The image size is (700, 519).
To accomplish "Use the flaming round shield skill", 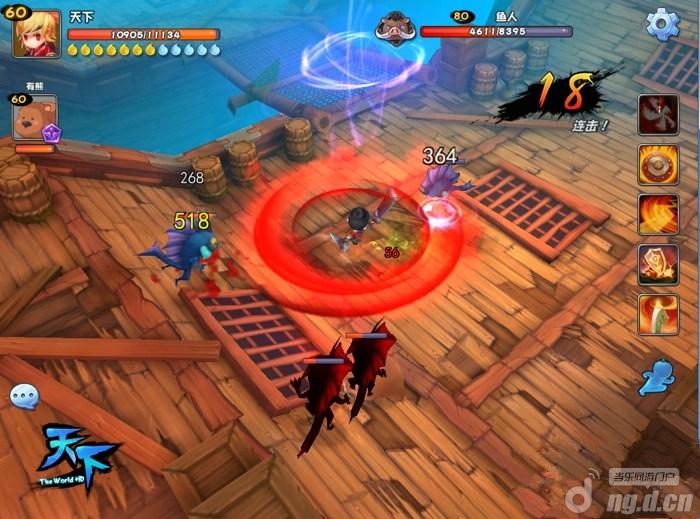I will coord(658,164).
